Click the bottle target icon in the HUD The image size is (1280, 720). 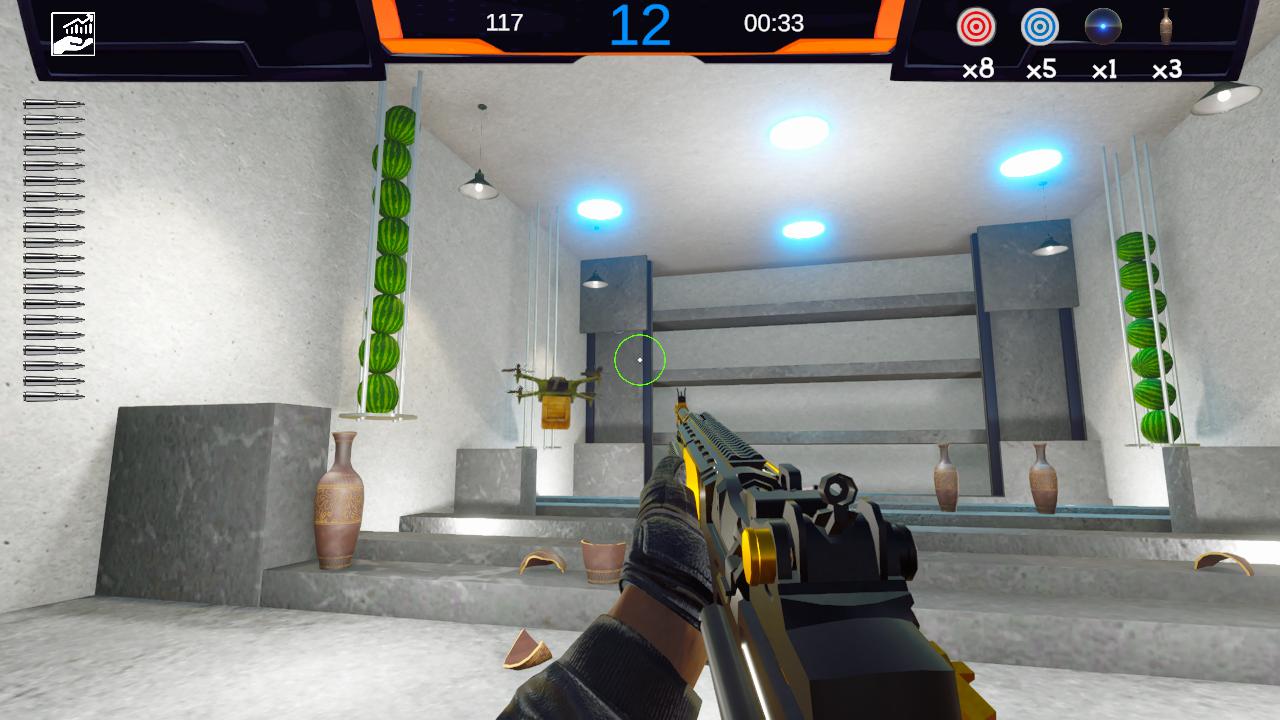1166,29
